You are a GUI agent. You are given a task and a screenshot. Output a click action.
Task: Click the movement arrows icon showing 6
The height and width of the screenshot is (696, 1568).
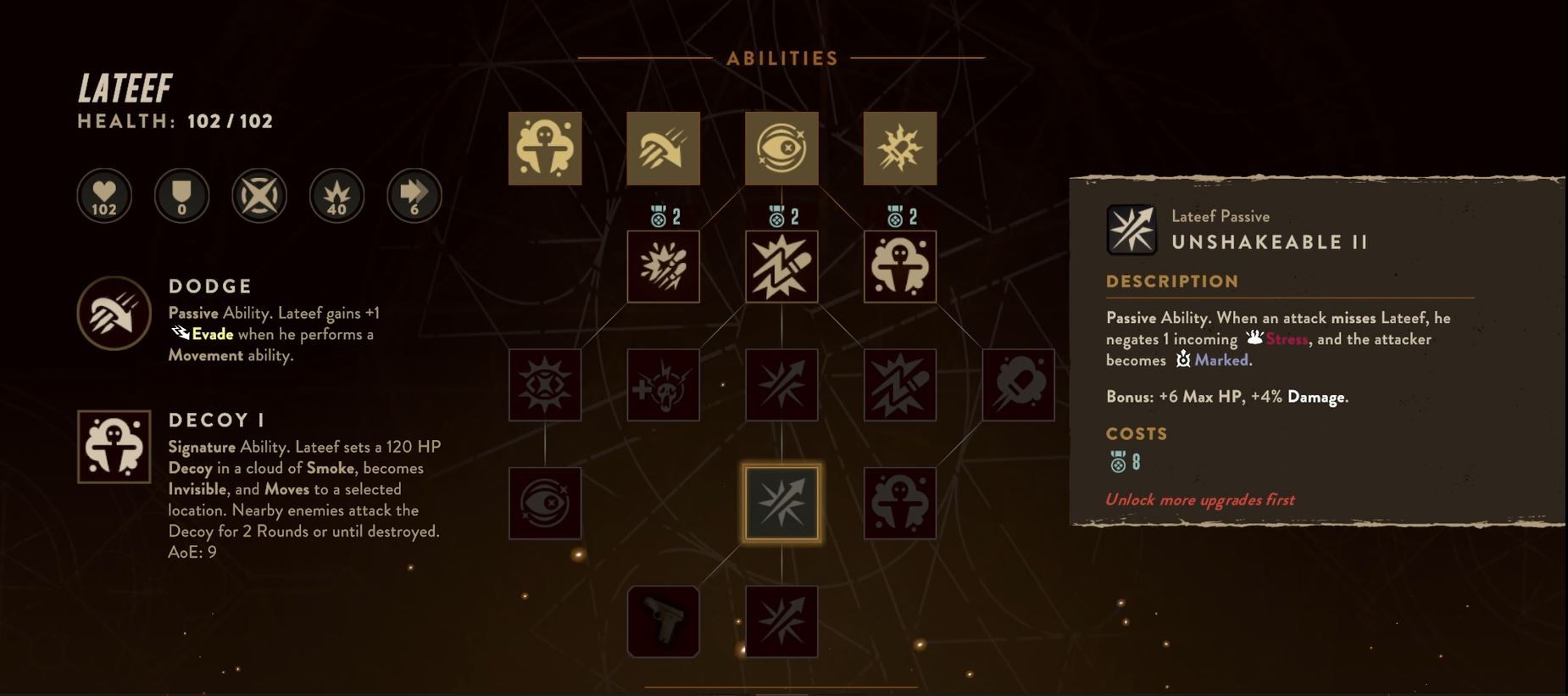(x=413, y=195)
